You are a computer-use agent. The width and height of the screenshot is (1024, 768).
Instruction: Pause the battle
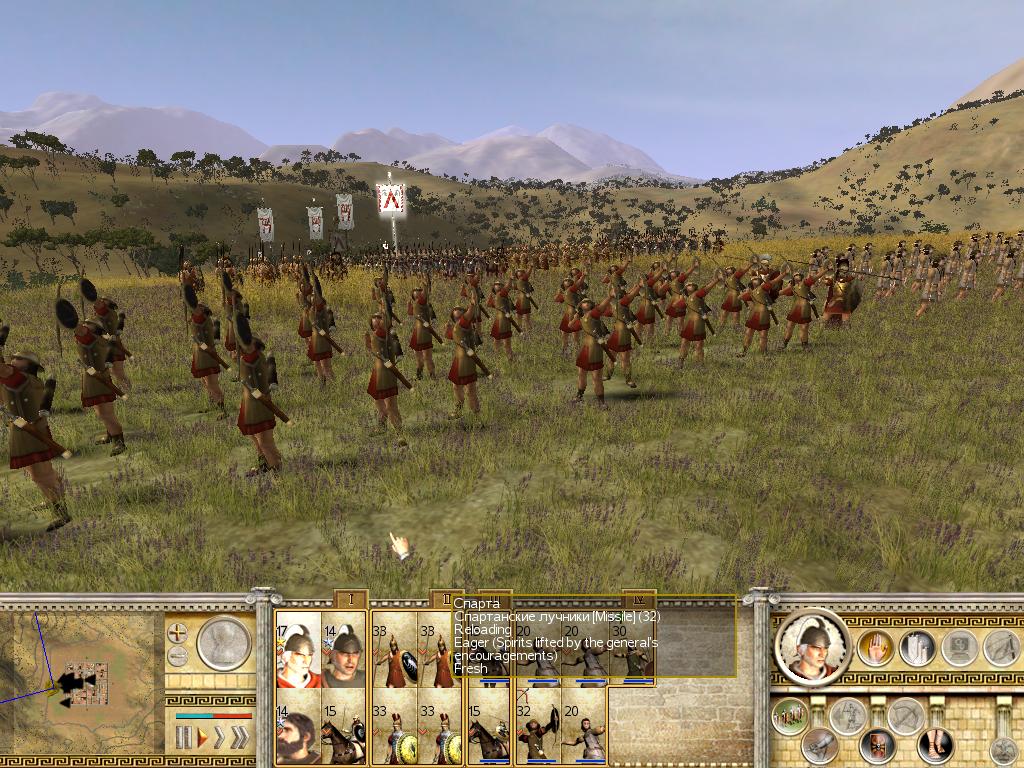click(184, 738)
